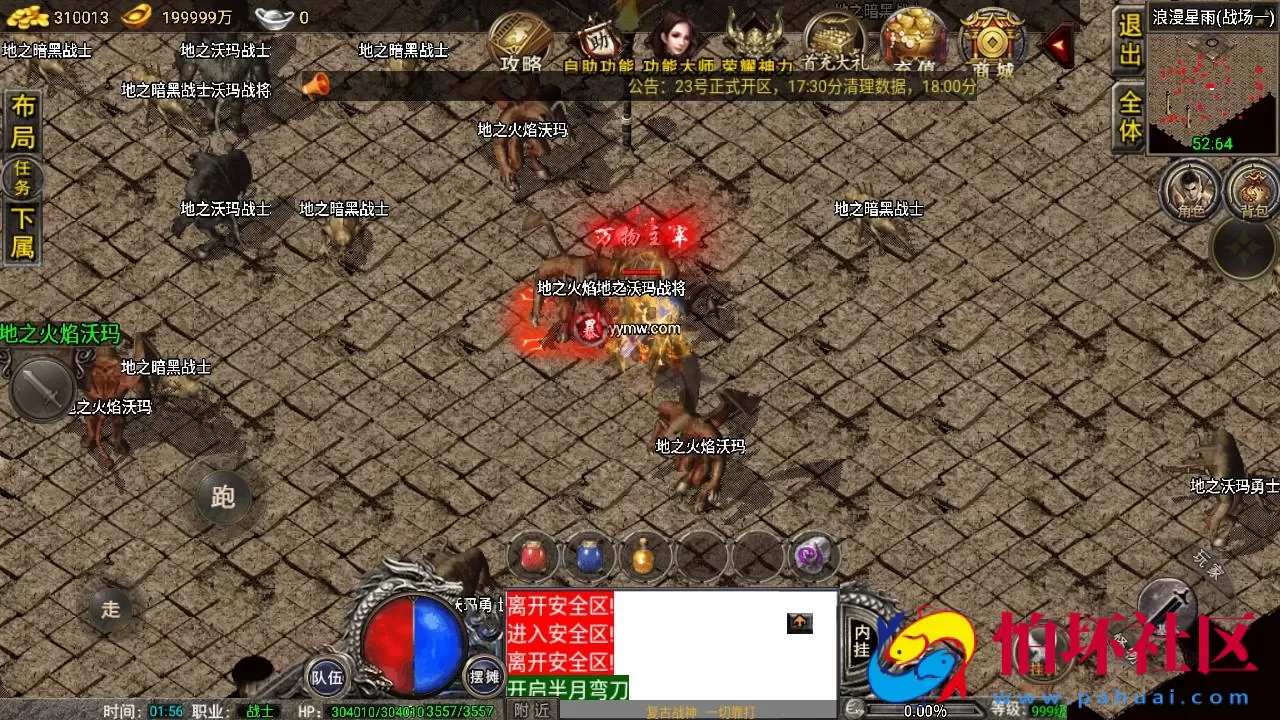Open the 商城 shop coin icon

[x=993, y=40]
